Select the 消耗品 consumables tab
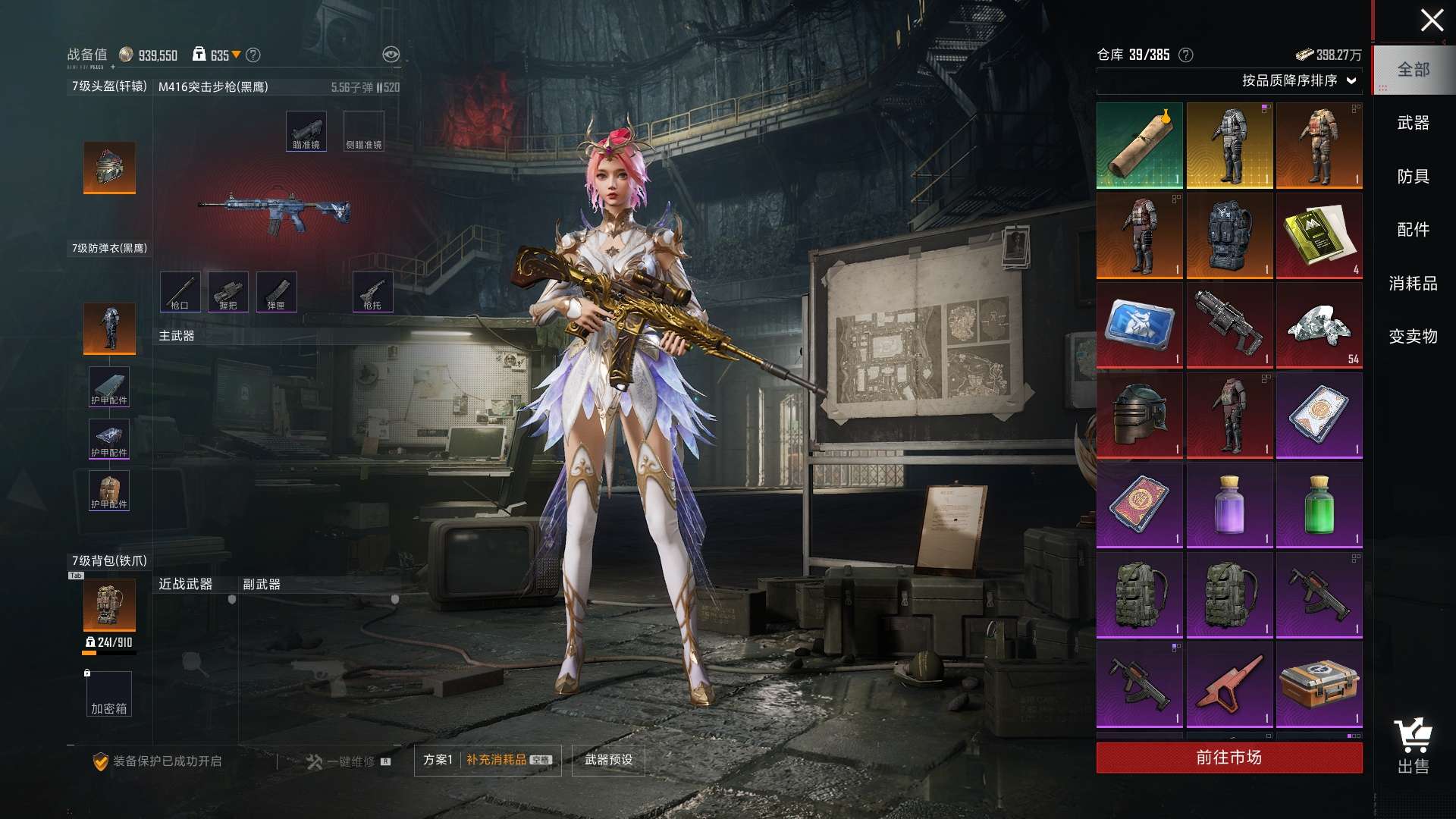The width and height of the screenshot is (1456, 819). (1413, 284)
